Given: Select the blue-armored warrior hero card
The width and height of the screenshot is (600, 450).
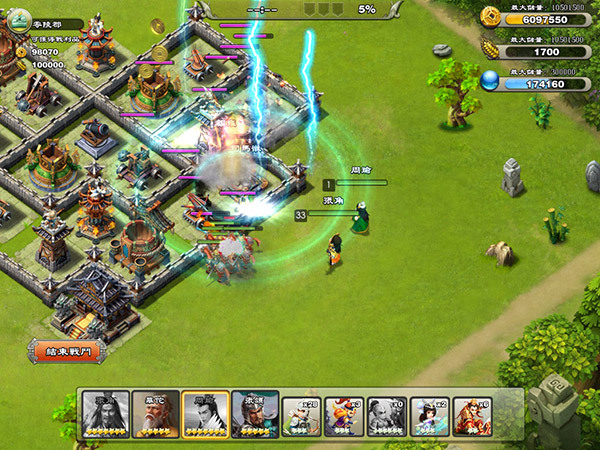Looking at the screenshot, I should [255, 414].
